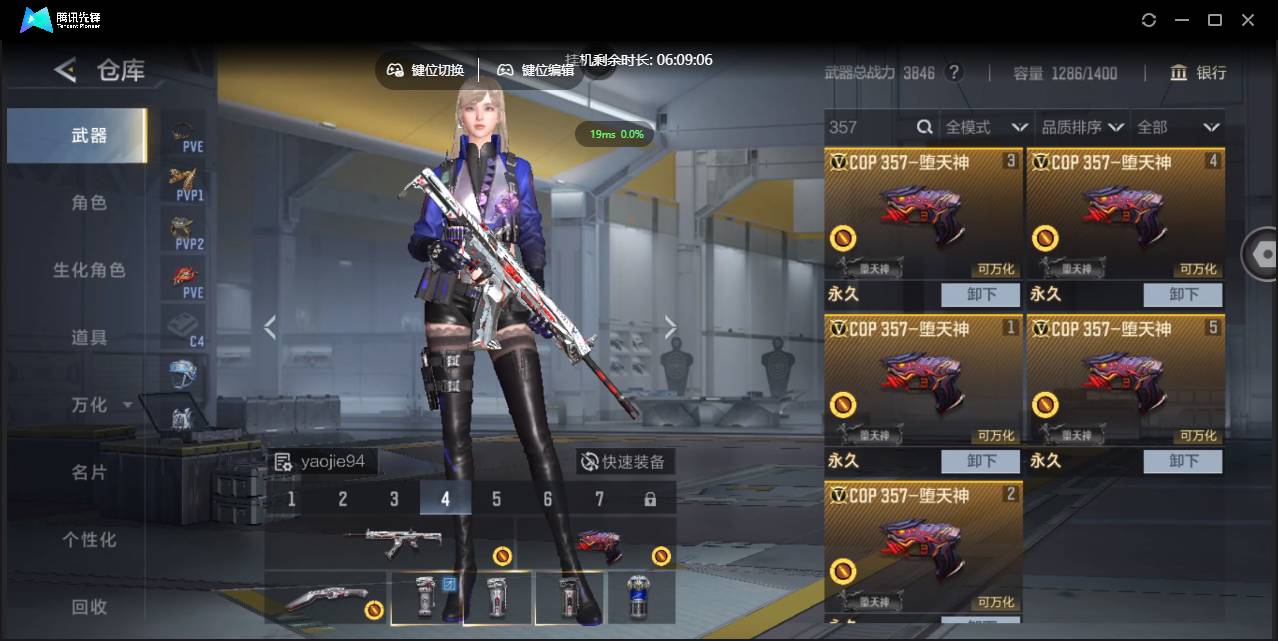Open the 全部 filter dropdown
Screen dimensions: 1278x641
click(1177, 127)
